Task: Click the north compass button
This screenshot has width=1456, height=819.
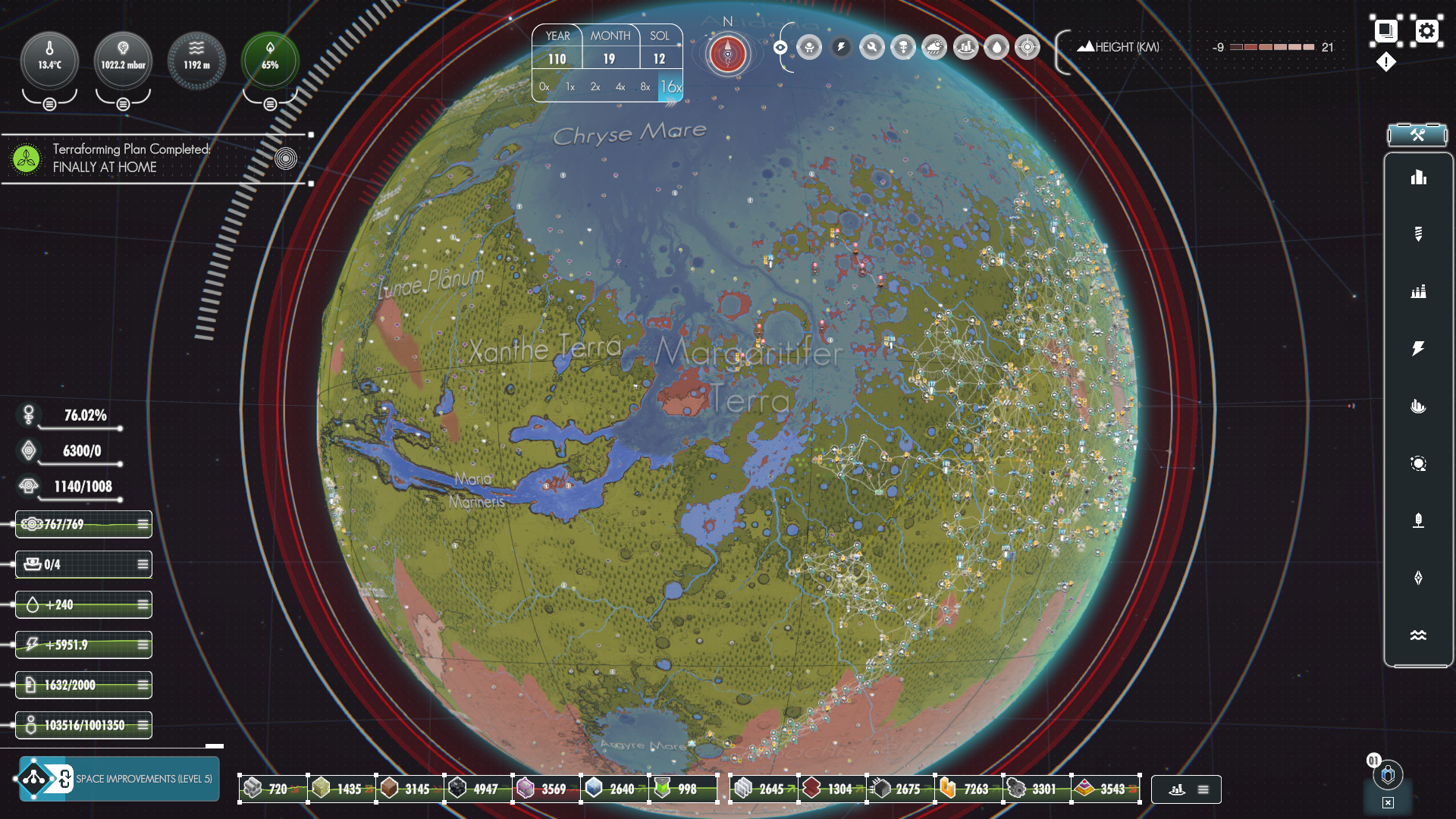Action: [x=727, y=54]
